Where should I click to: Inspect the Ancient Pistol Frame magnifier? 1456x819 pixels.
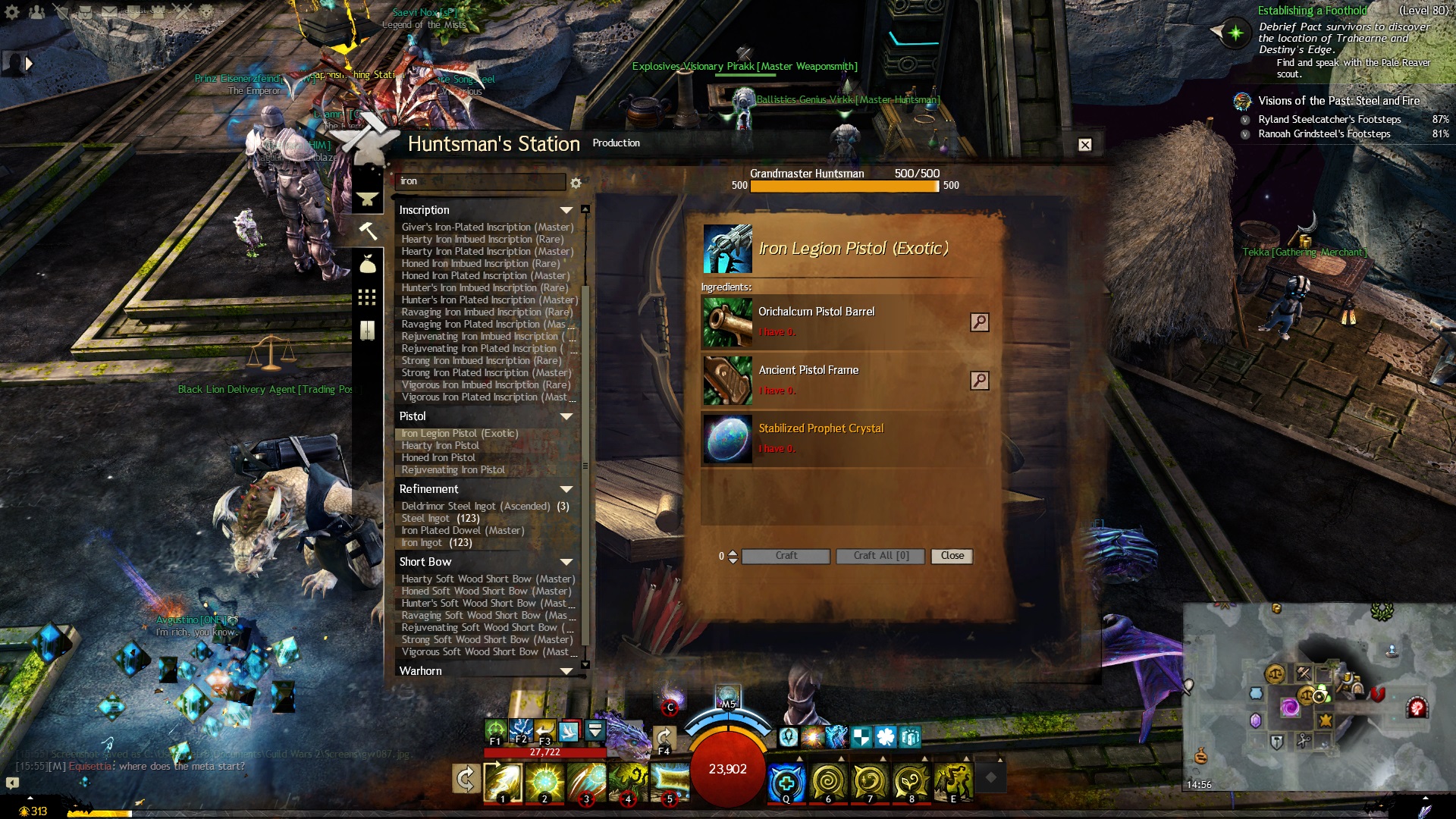[x=979, y=381]
